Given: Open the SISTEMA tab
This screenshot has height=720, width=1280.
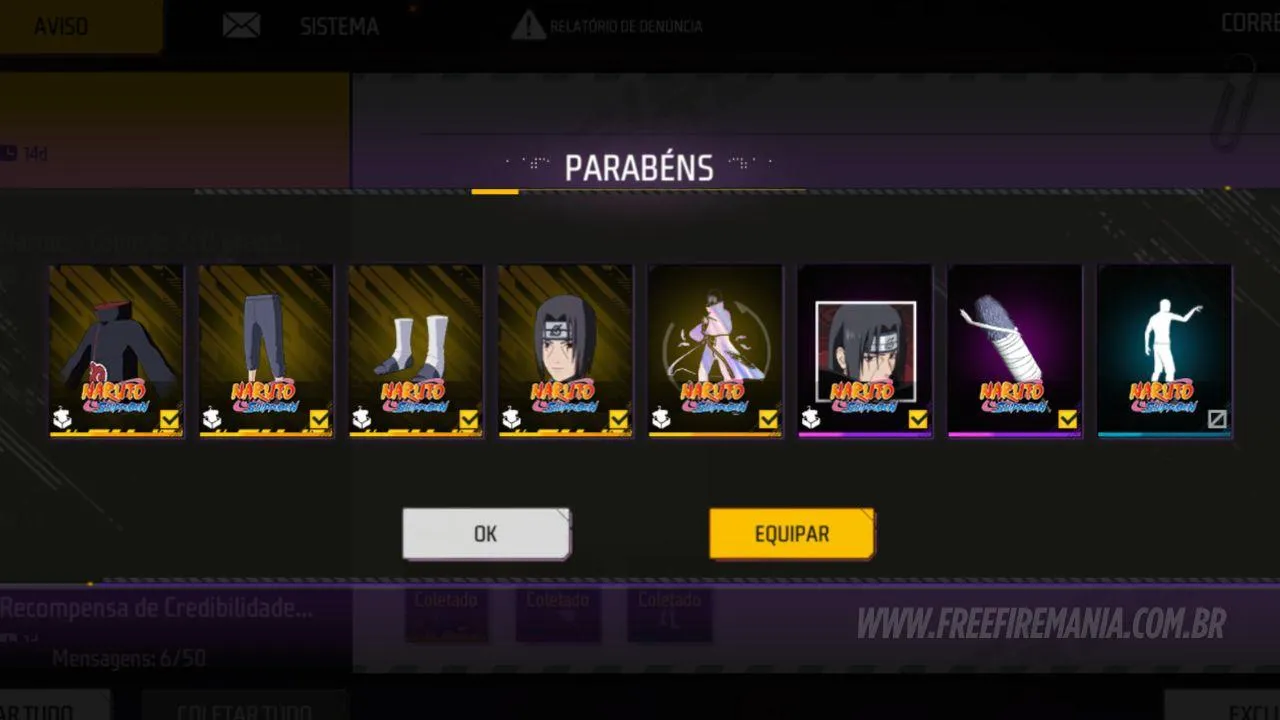Looking at the screenshot, I should (338, 26).
